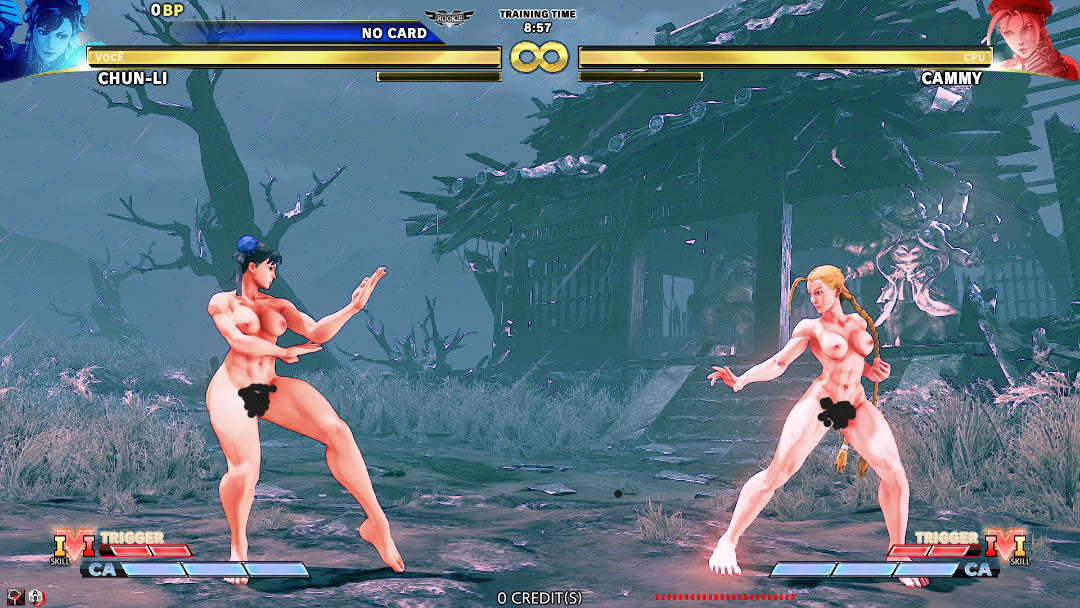The height and width of the screenshot is (608, 1080).
Task: Click the crossed-out microphone icon
Action: click(15, 597)
